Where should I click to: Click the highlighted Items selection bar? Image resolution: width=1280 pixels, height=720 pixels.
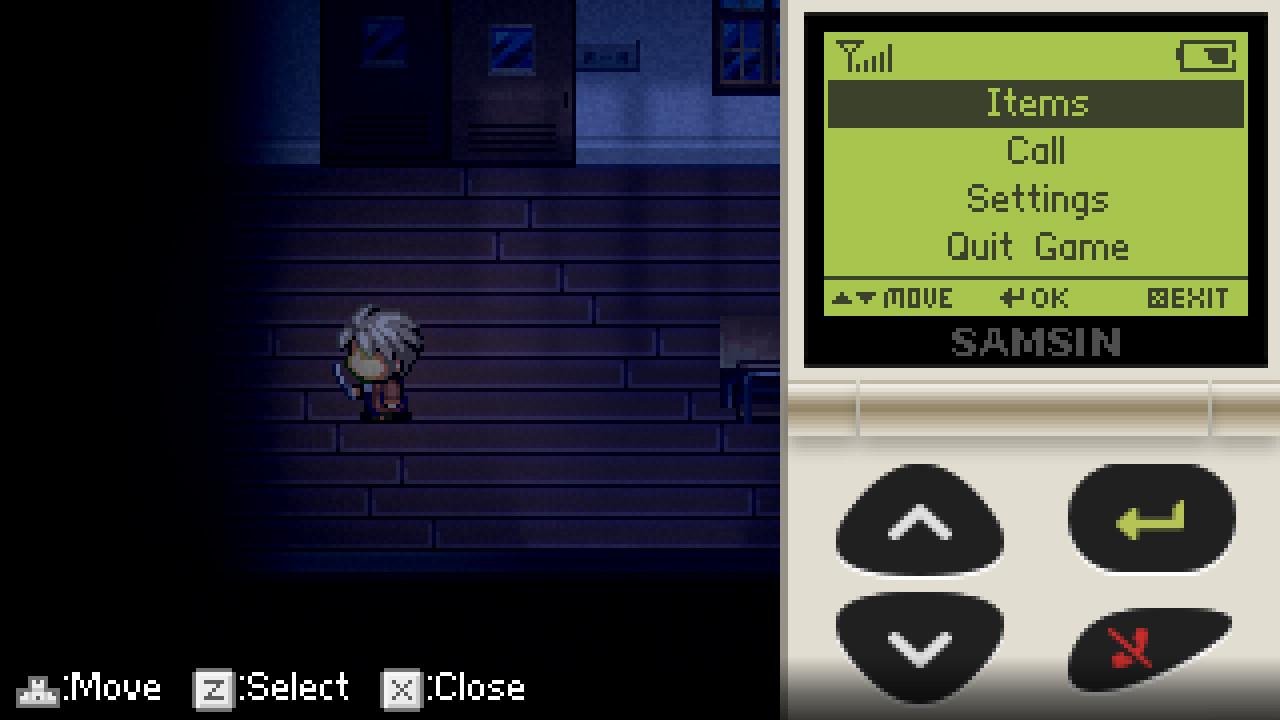pos(1037,103)
